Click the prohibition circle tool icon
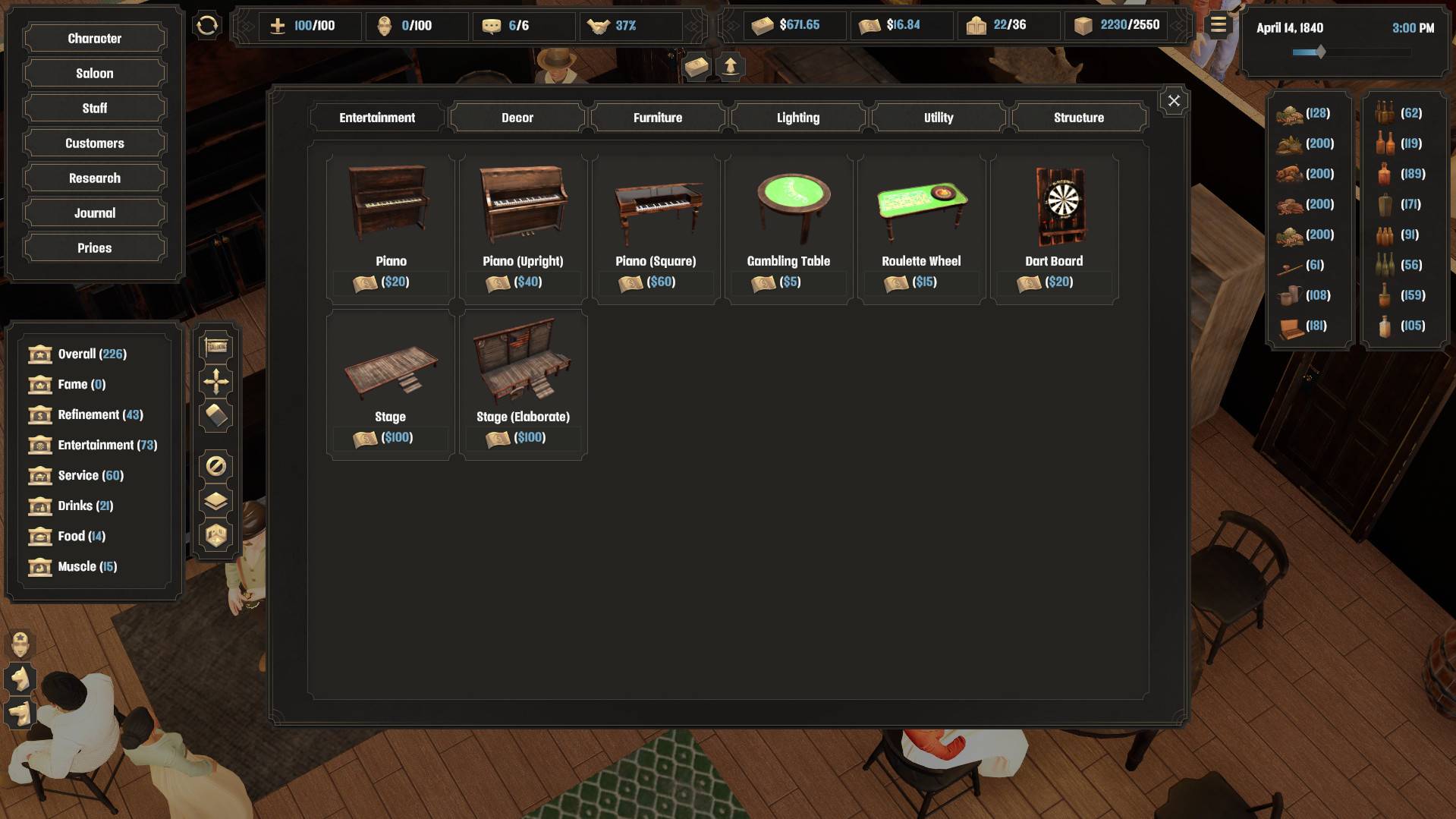The height and width of the screenshot is (819, 1456). coord(216,466)
